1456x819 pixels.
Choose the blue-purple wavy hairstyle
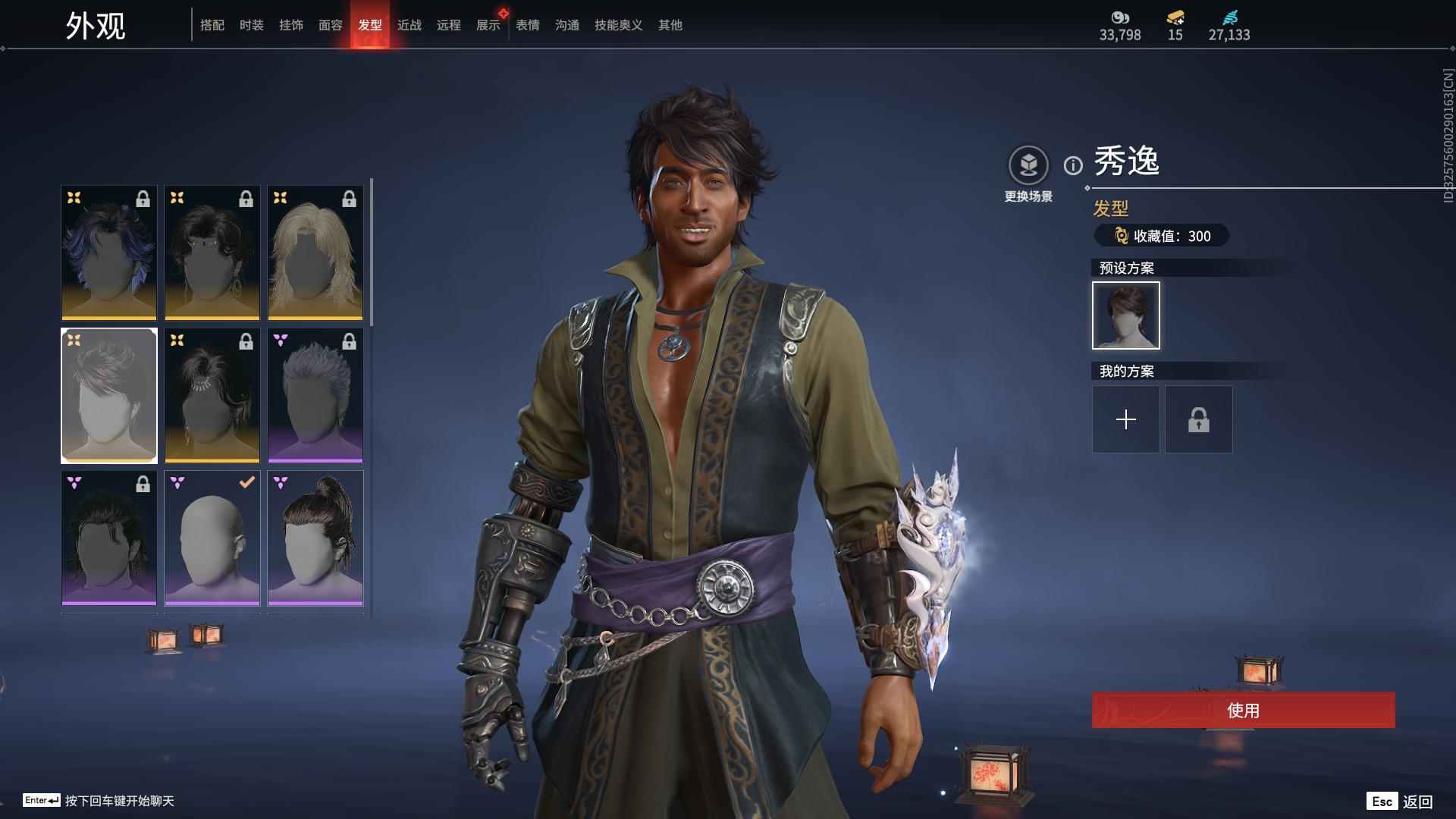click(x=109, y=253)
